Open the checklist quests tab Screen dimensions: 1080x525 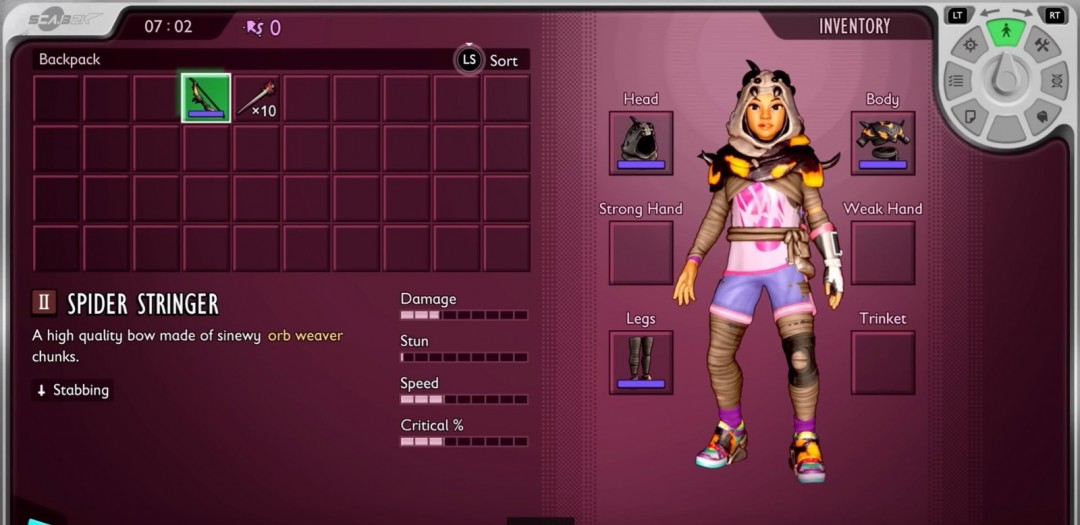955,81
